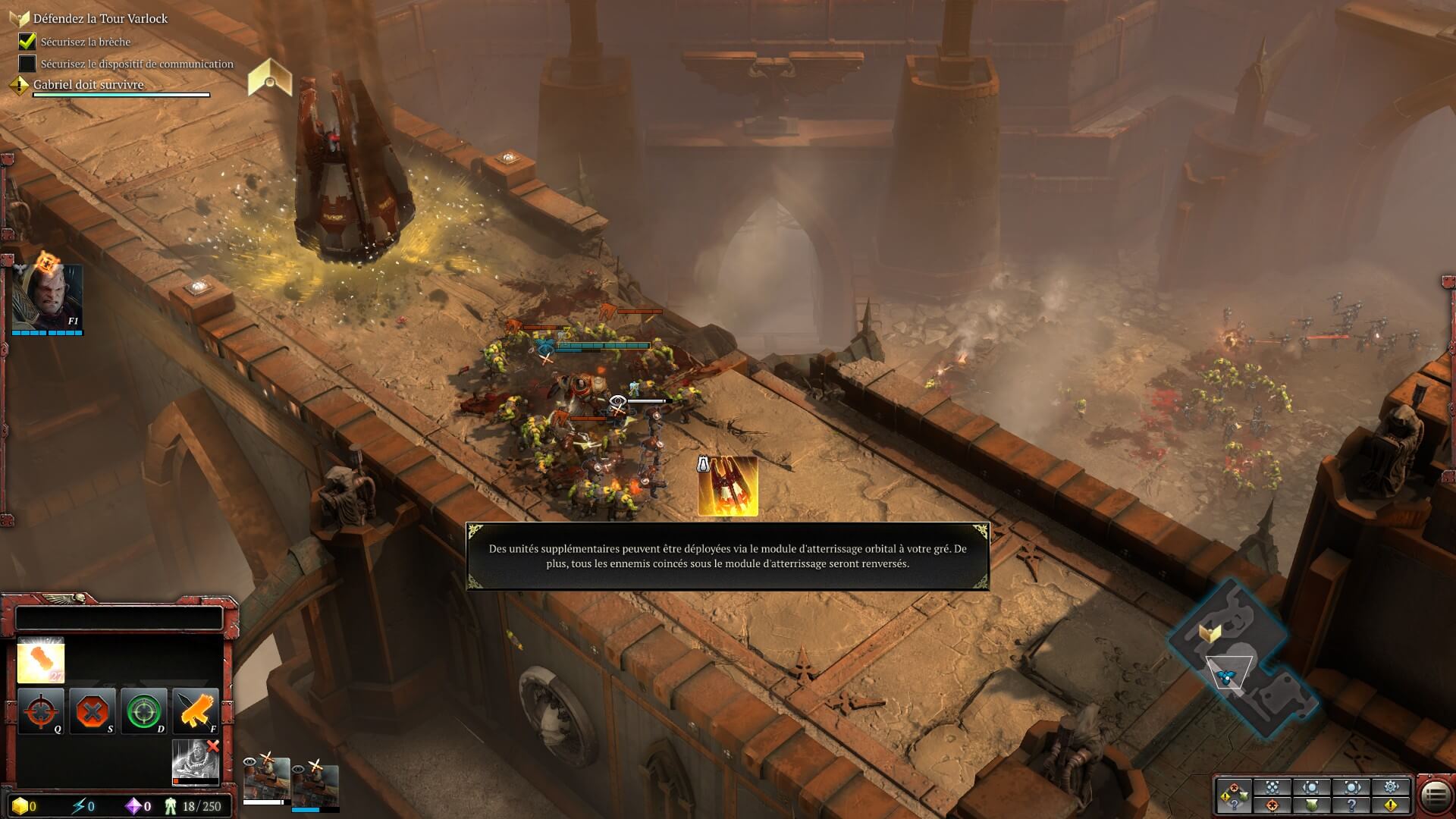Send the yellow exclamation alert ping
The height and width of the screenshot is (819, 1456).
tap(1391, 805)
